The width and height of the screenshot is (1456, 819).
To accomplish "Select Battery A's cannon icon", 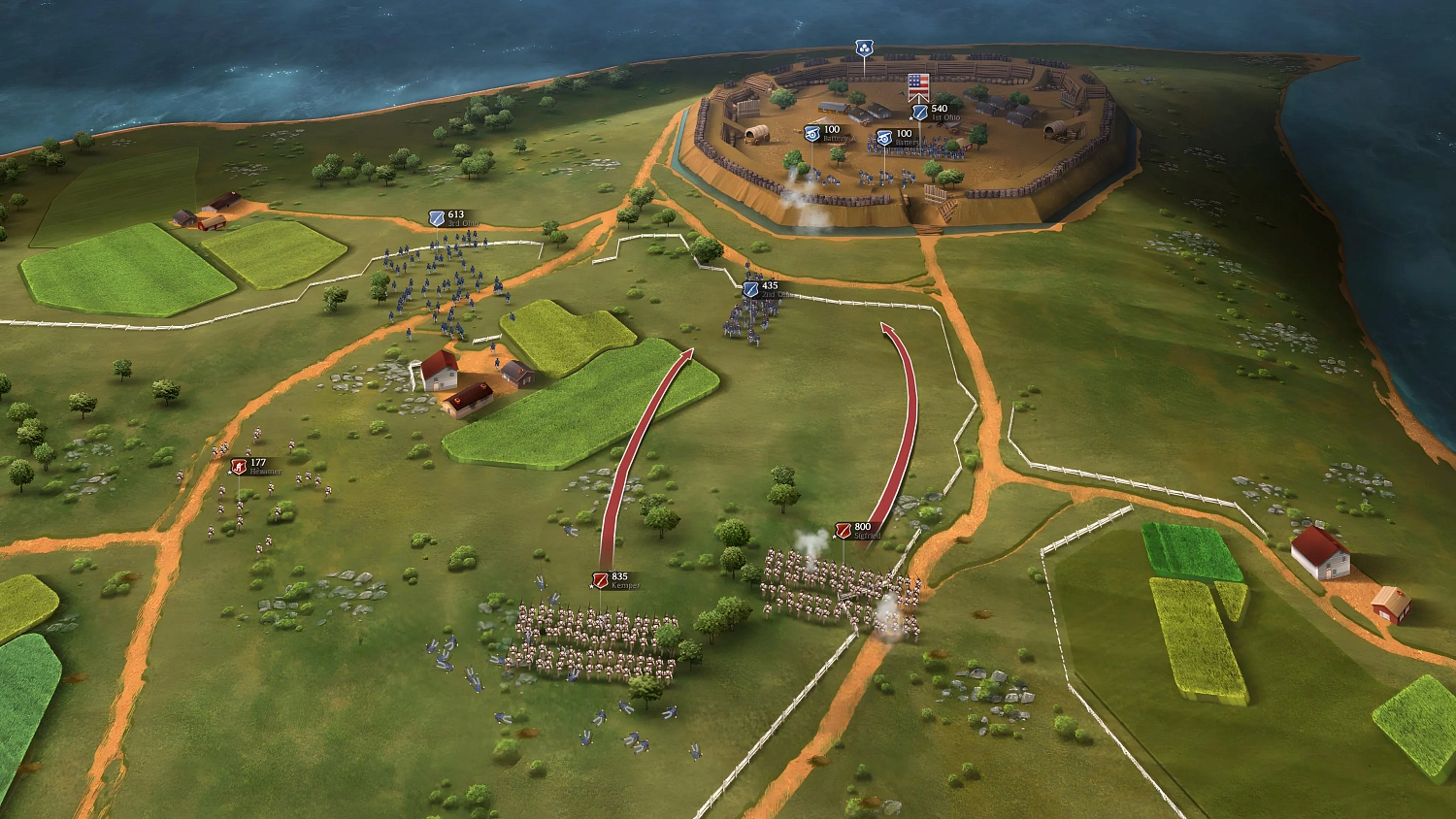I will tap(811, 134).
